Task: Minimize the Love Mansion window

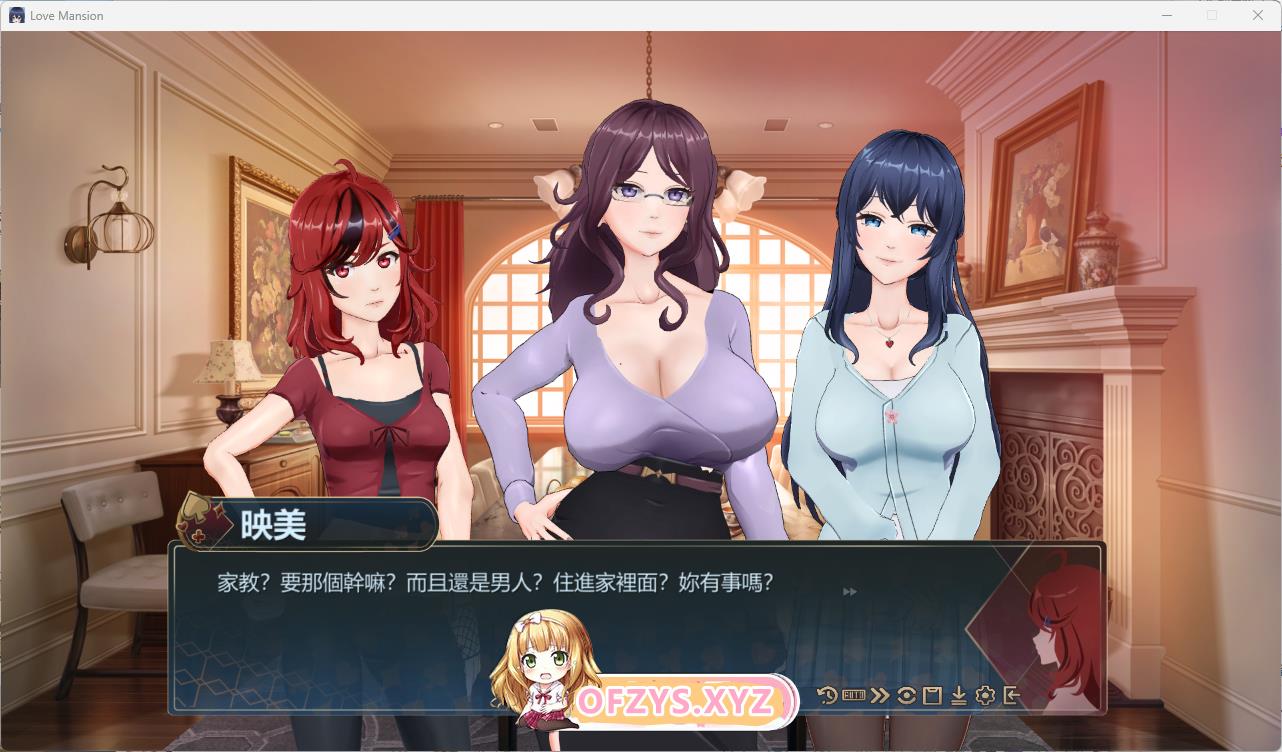Action: [x=1166, y=15]
